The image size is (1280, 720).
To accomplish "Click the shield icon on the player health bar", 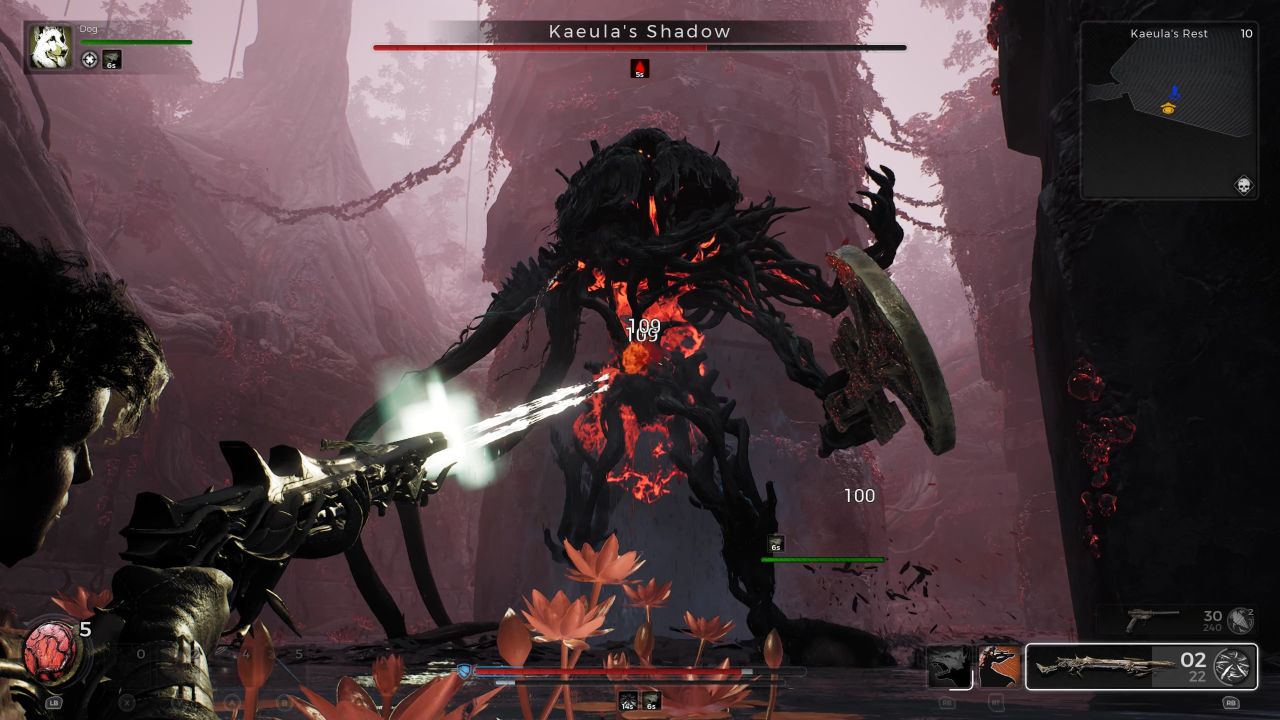I will tap(462, 670).
